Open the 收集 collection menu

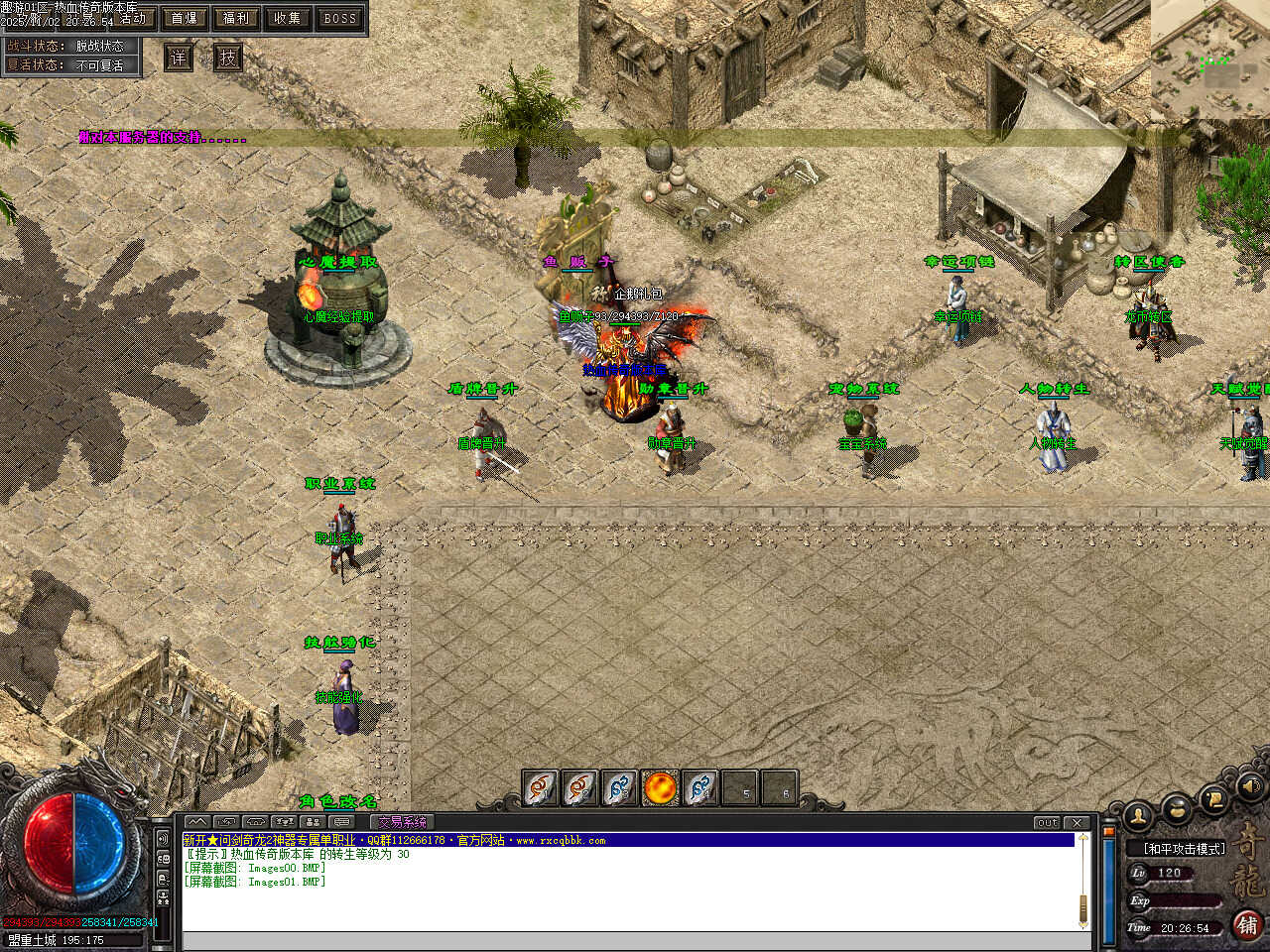288,18
